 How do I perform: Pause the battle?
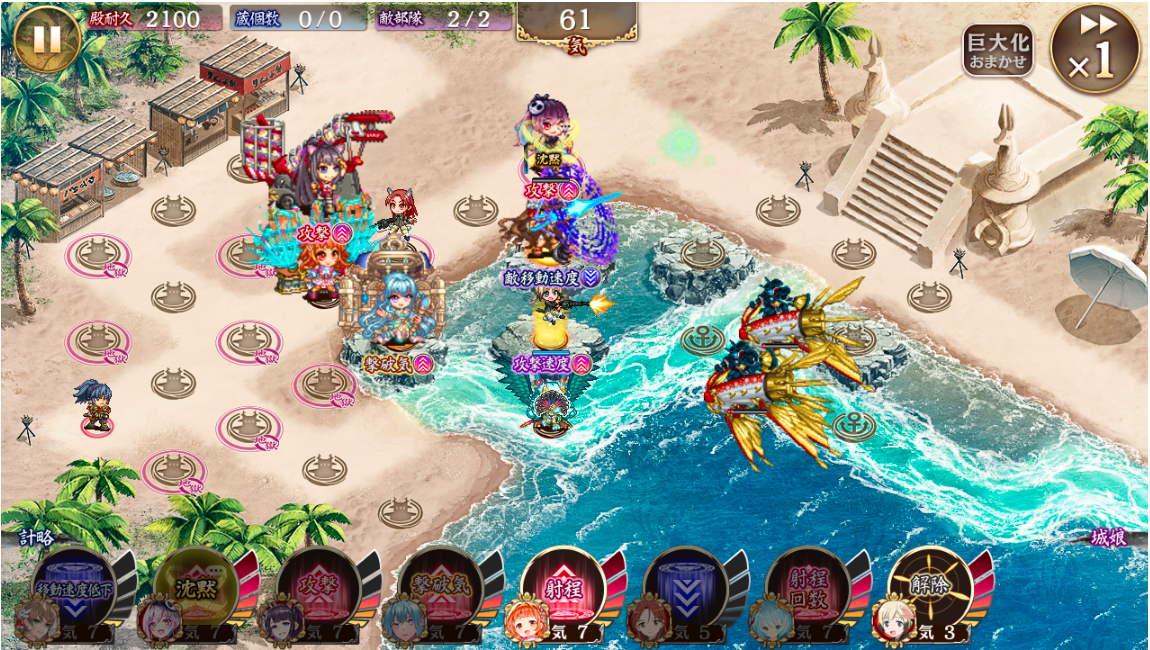(x=45, y=40)
